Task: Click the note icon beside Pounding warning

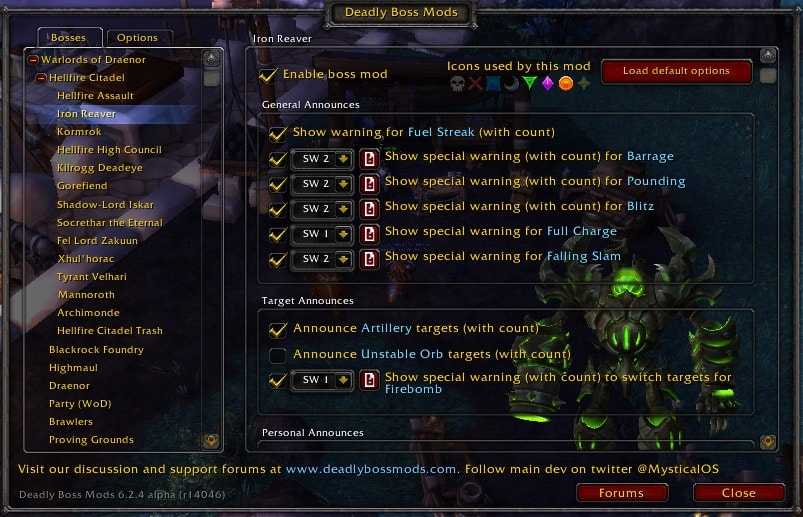Action: (370, 183)
